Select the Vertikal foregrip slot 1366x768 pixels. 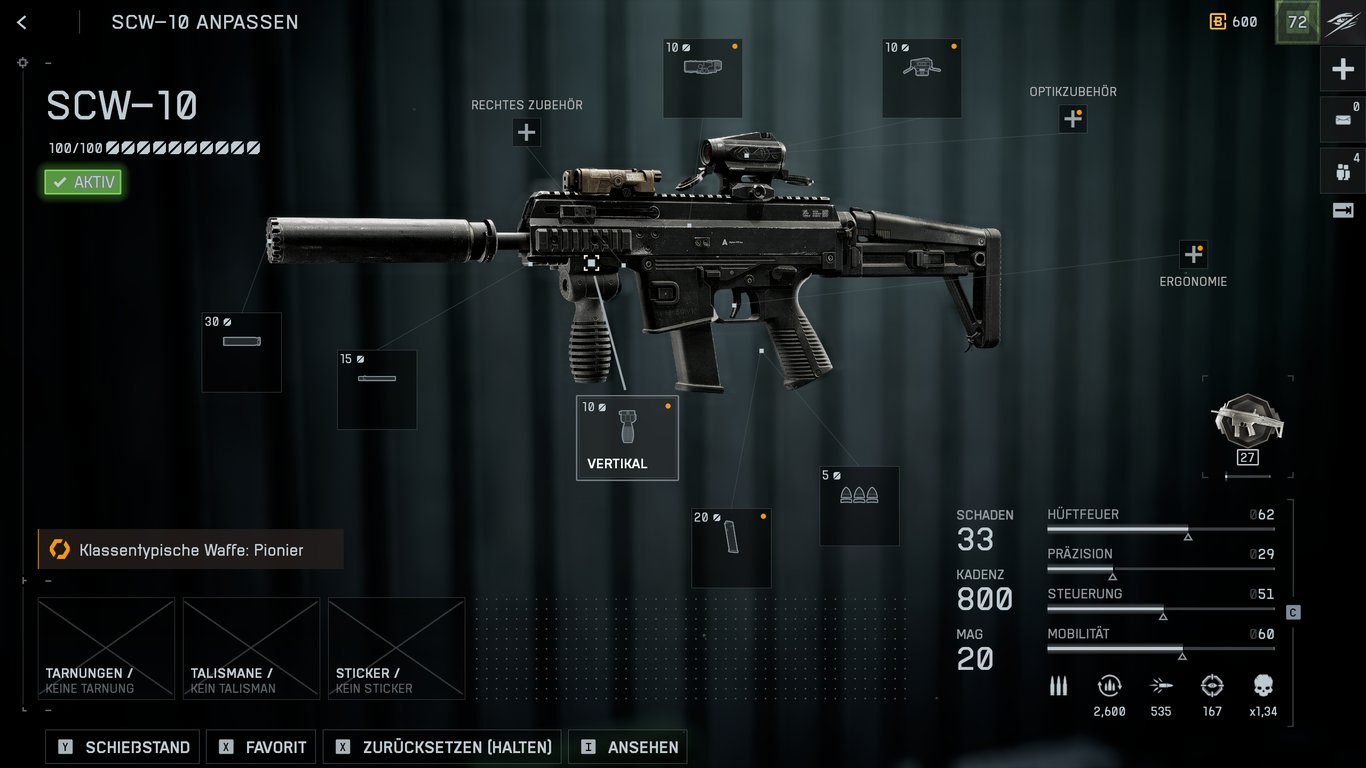pyautogui.click(x=627, y=437)
